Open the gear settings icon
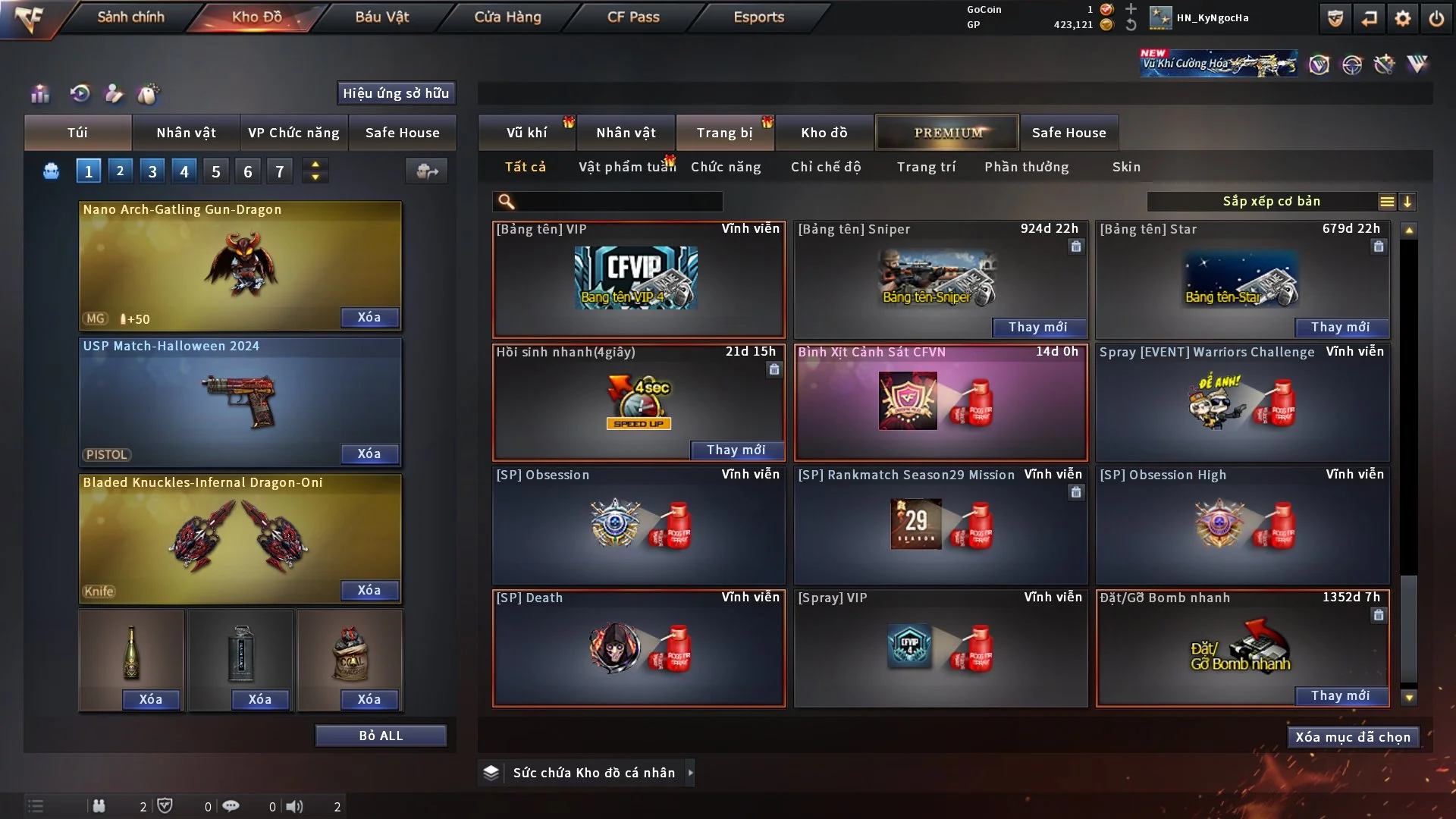The image size is (1456, 819). (1402, 18)
